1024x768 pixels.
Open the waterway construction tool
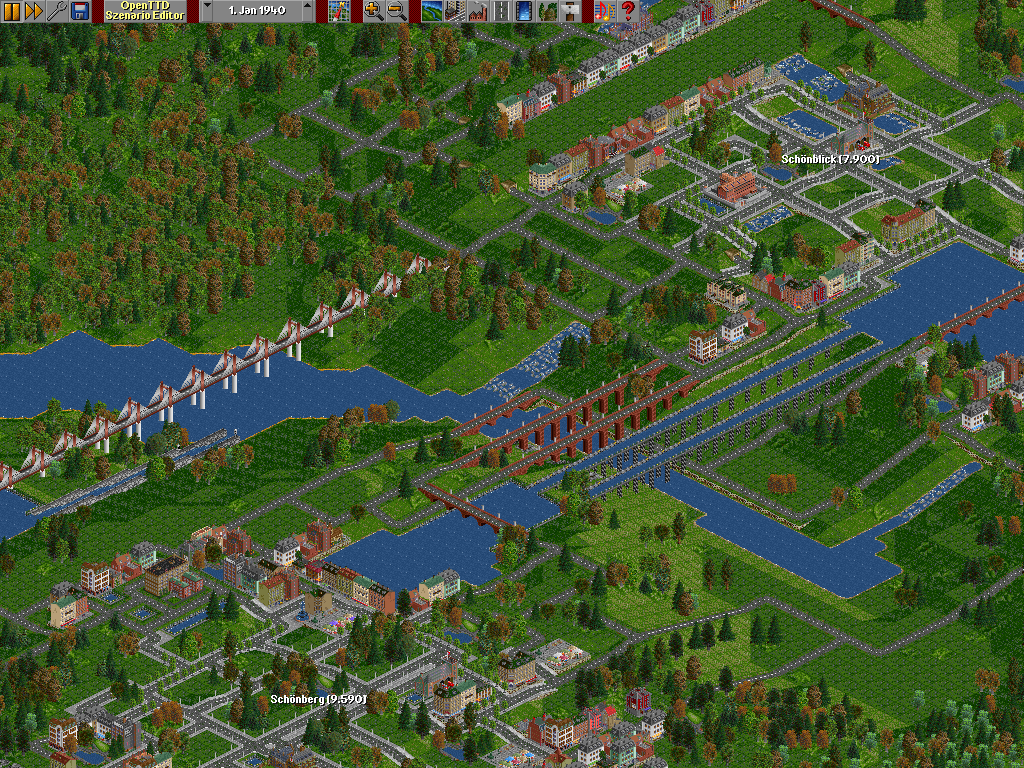[523, 11]
